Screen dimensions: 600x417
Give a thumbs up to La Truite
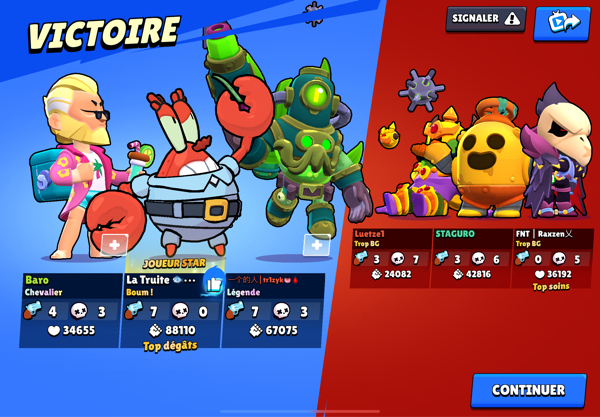pos(212,283)
